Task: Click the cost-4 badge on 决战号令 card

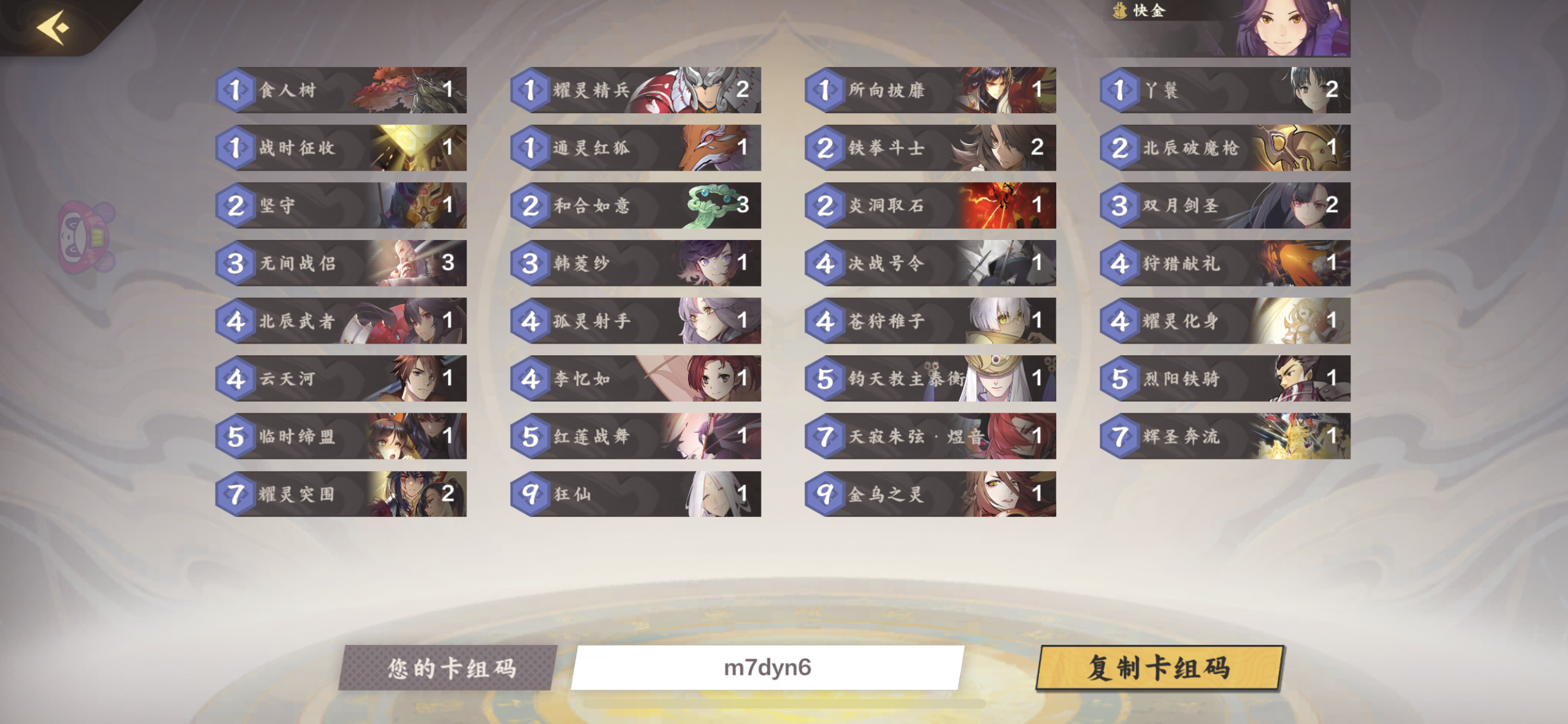Action: (826, 263)
